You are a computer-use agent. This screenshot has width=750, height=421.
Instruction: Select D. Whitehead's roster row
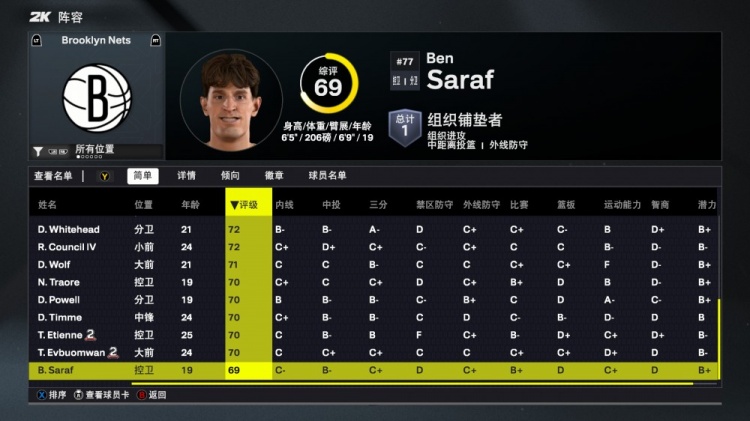pyautogui.click(x=68, y=230)
